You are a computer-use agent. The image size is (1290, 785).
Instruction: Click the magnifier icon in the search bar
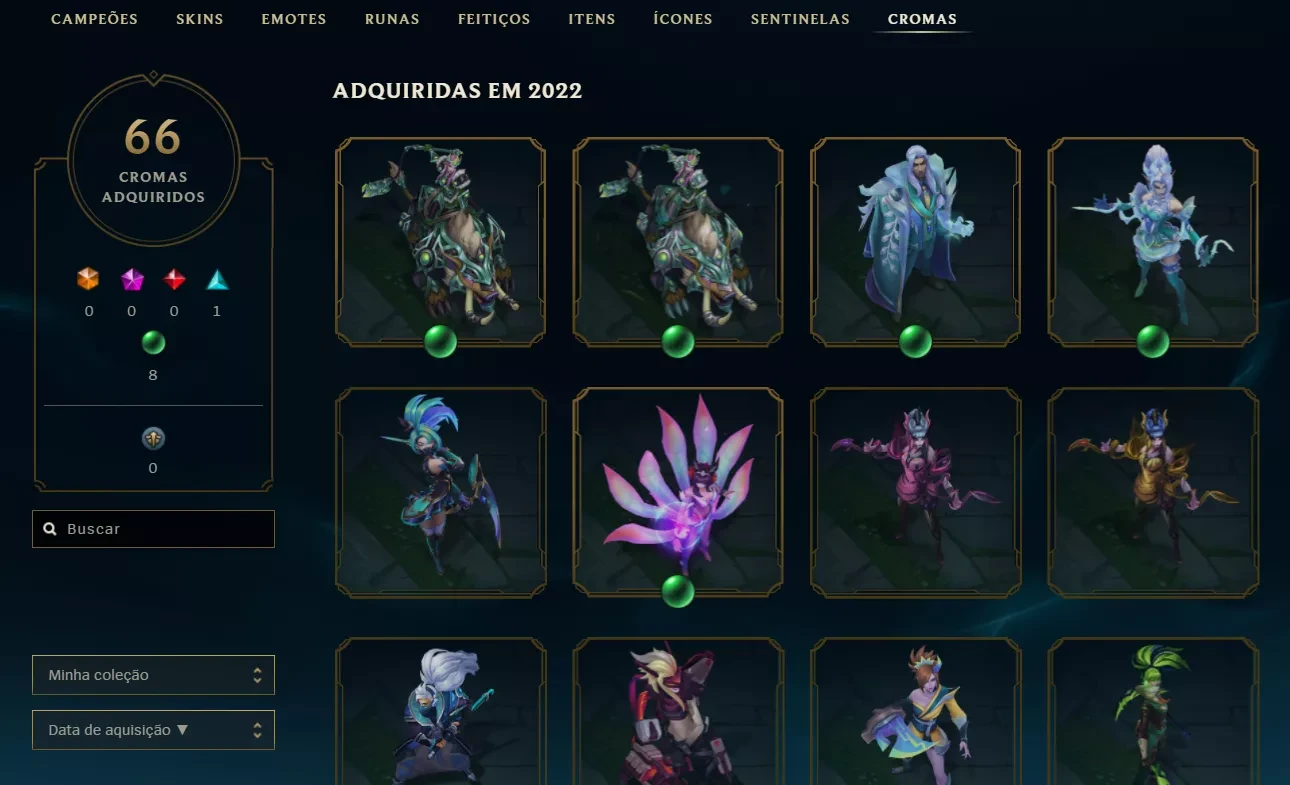50,528
